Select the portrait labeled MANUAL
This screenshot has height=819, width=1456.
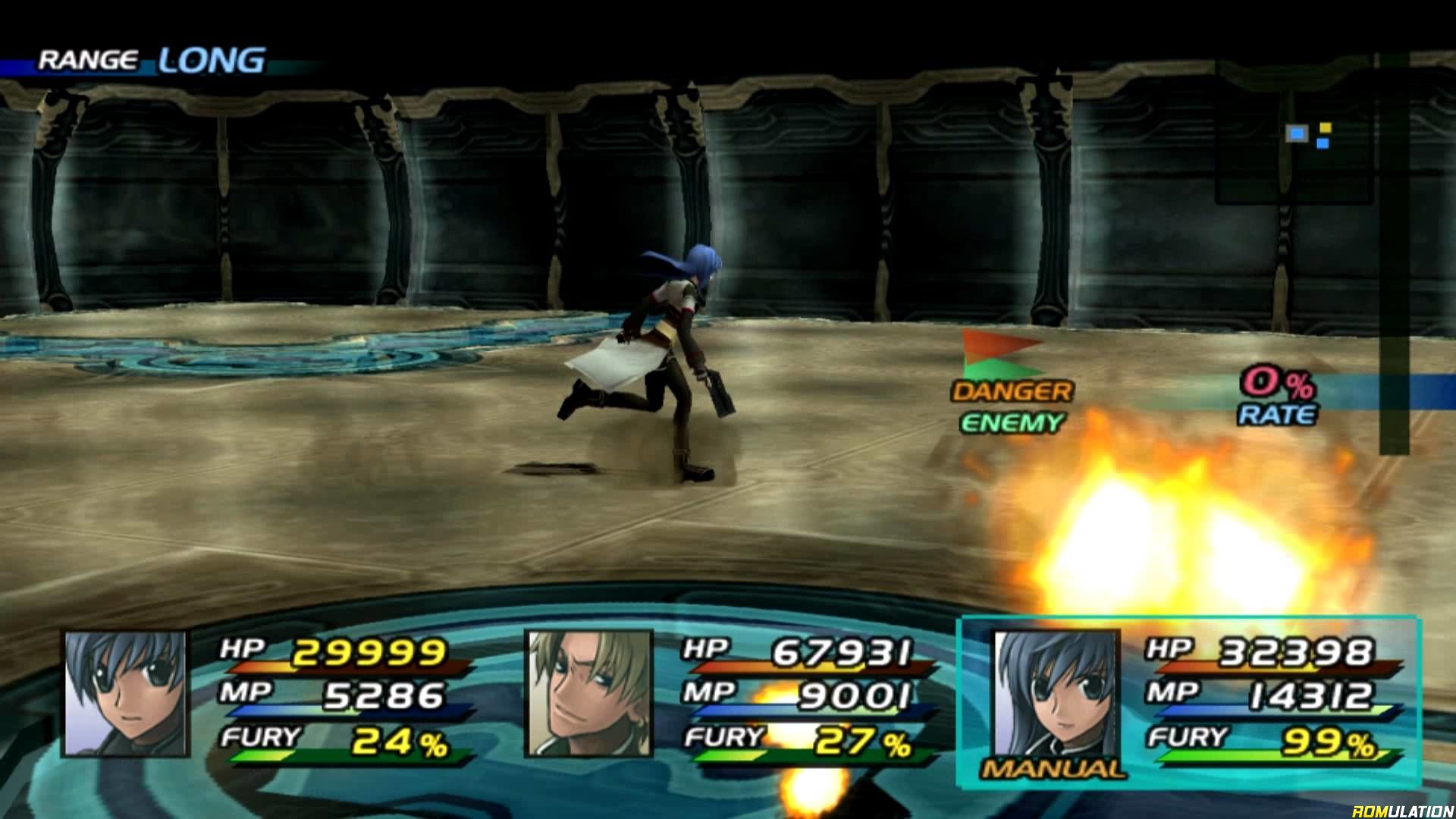click(1055, 693)
